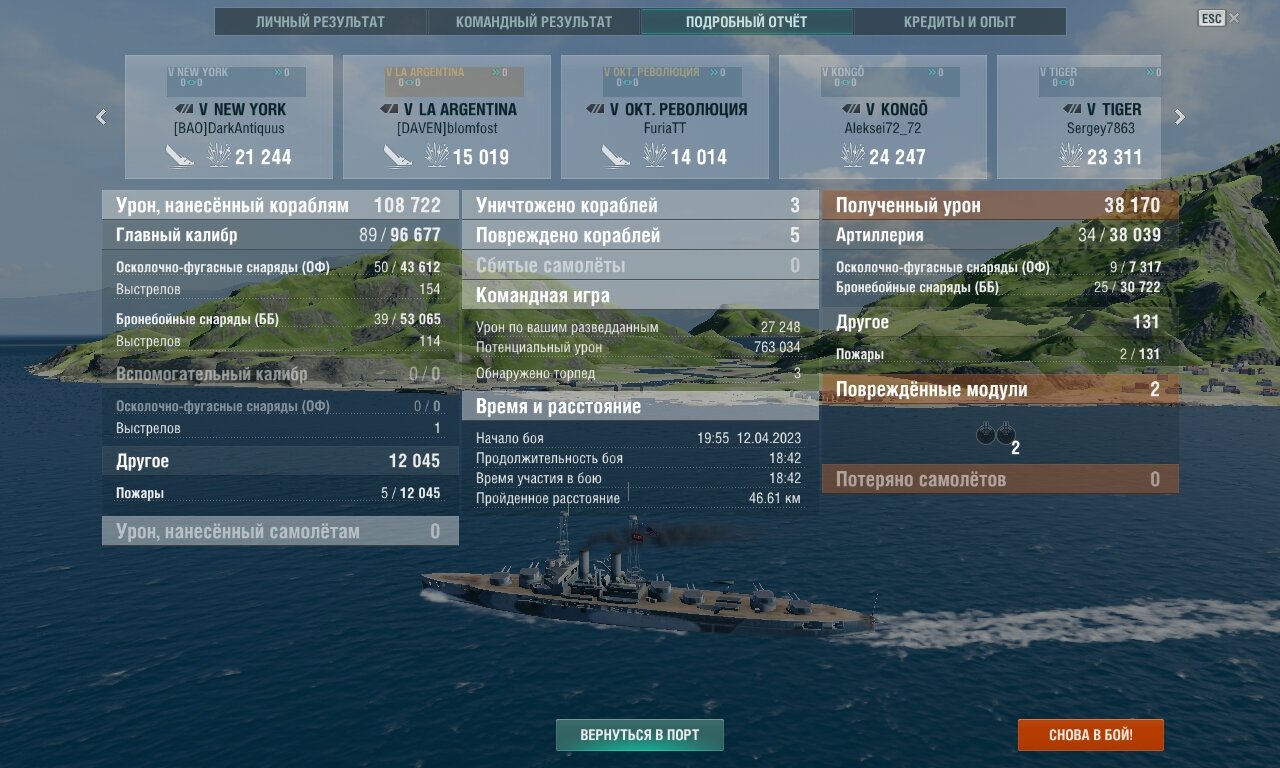Show next ship cards with right arrow
This screenshot has width=1280, height=768.
(x=1179, y=117)
